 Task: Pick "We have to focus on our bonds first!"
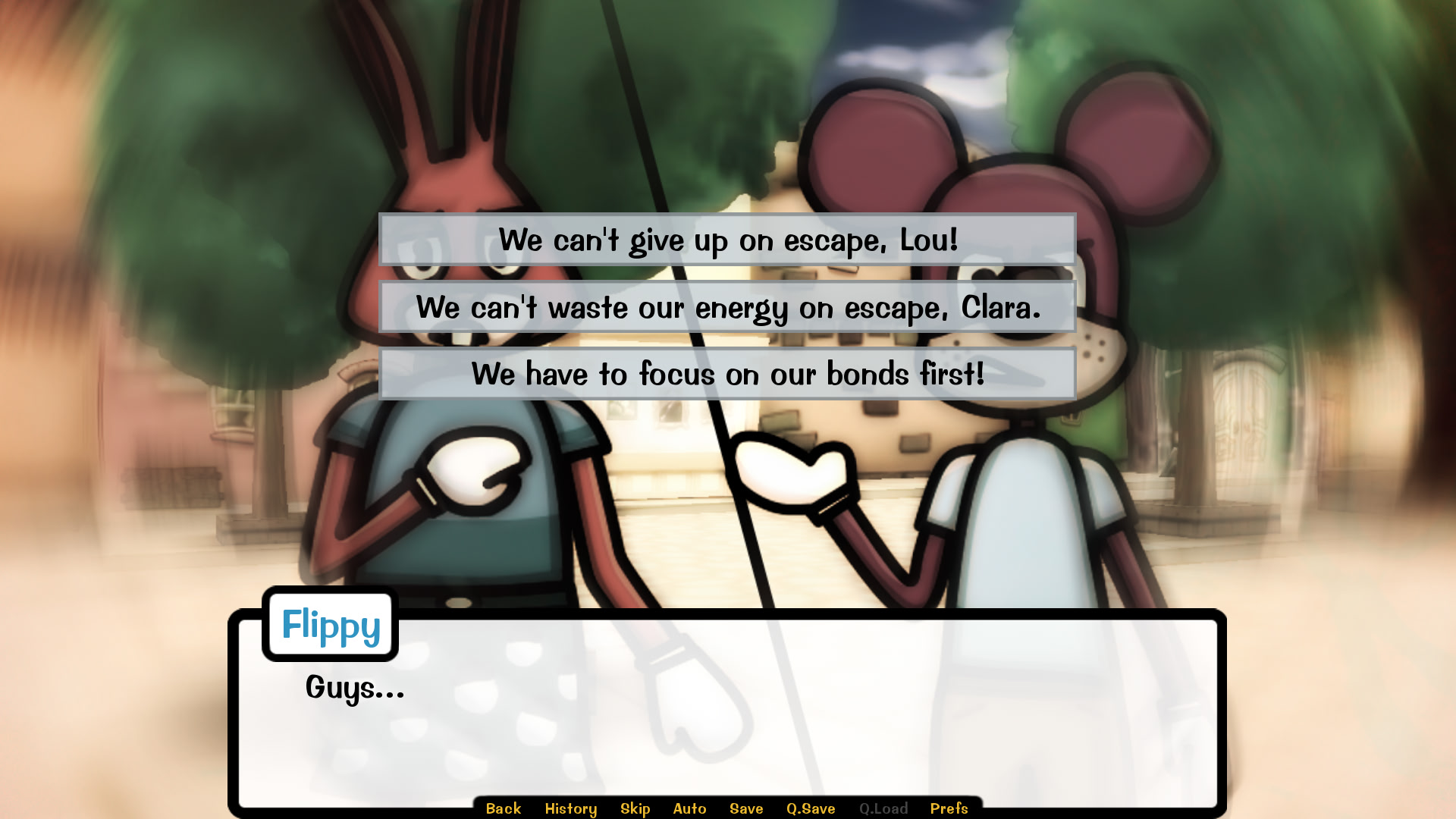click(726, 373)
